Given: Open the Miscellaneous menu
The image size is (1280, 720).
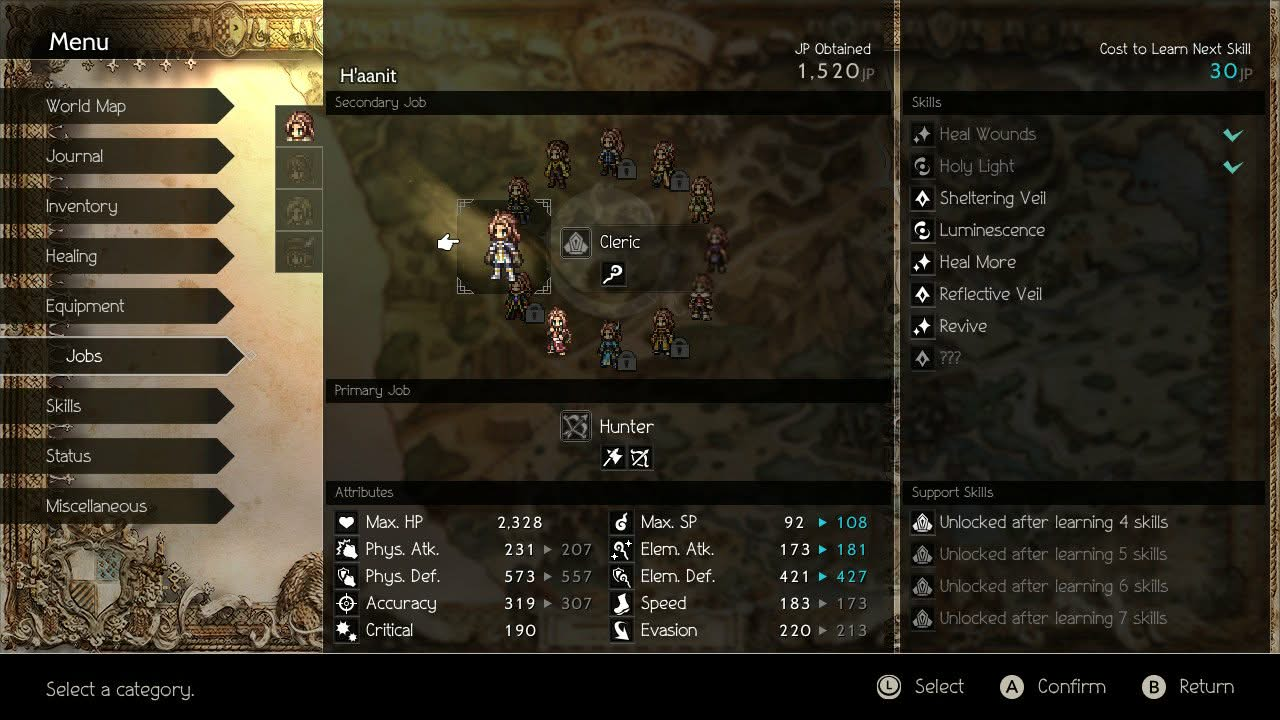Looking at the screenshot, I should [x=96, y=506].
